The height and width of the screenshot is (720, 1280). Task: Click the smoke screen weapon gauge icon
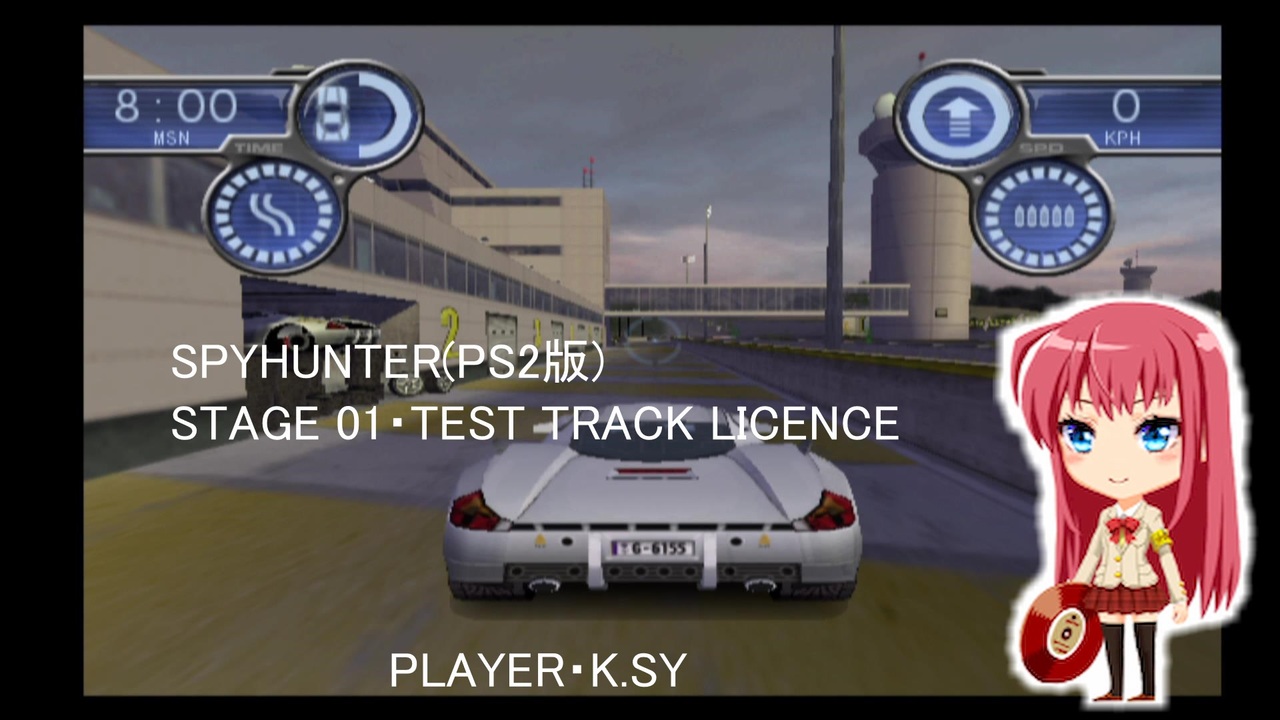click(x=272, y=213)
